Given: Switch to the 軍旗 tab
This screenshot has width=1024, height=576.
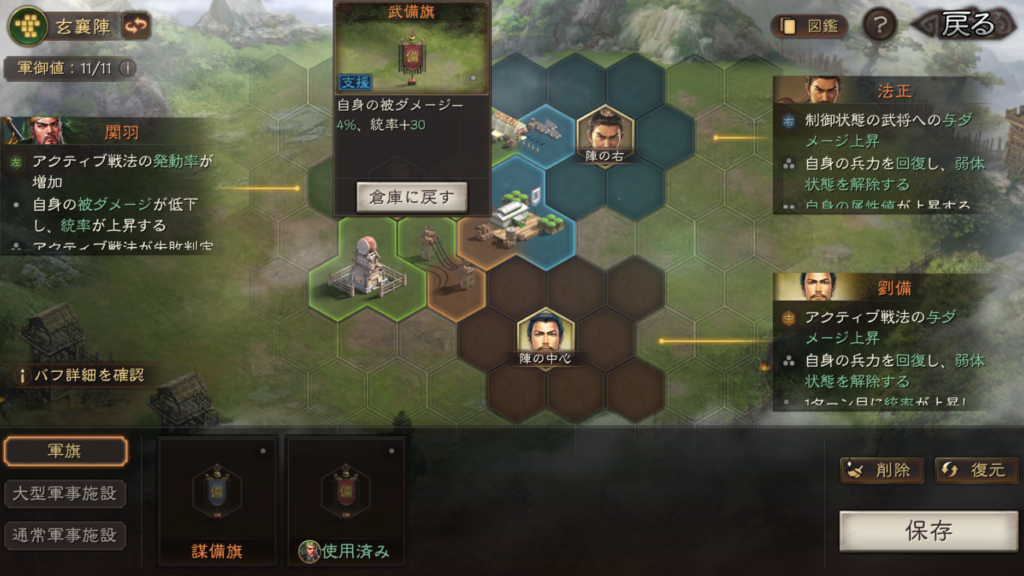Looking at the screenshot, I should [66, 451].
